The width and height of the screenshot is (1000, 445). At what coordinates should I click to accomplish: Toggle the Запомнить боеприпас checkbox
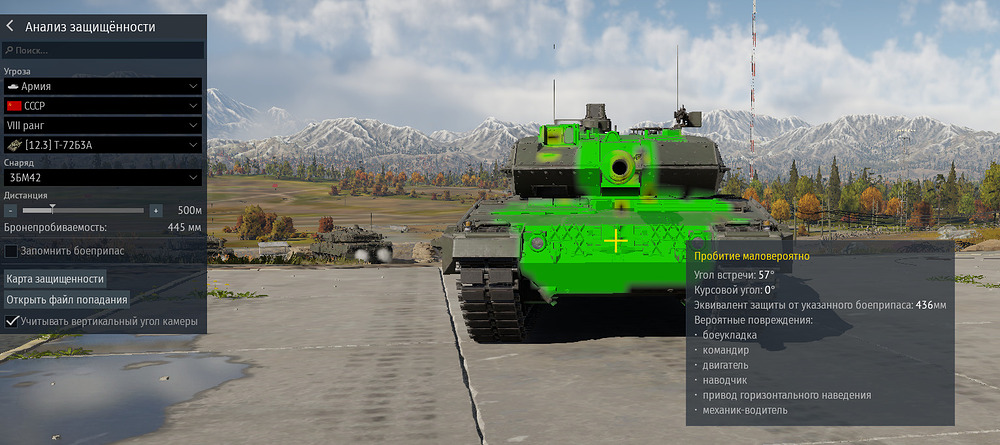pyautogui.click(x=11, y=251)
